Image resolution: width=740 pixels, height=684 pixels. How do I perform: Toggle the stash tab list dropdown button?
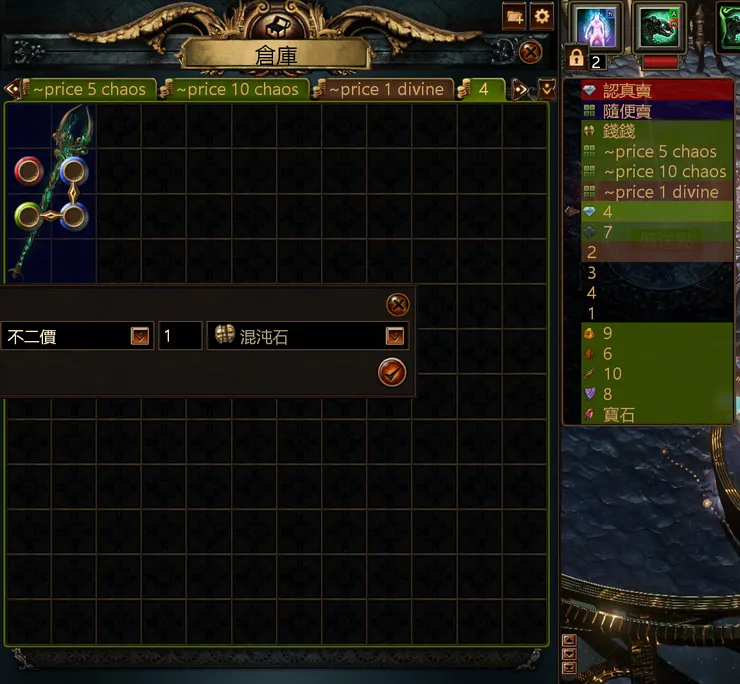(547, 89)
